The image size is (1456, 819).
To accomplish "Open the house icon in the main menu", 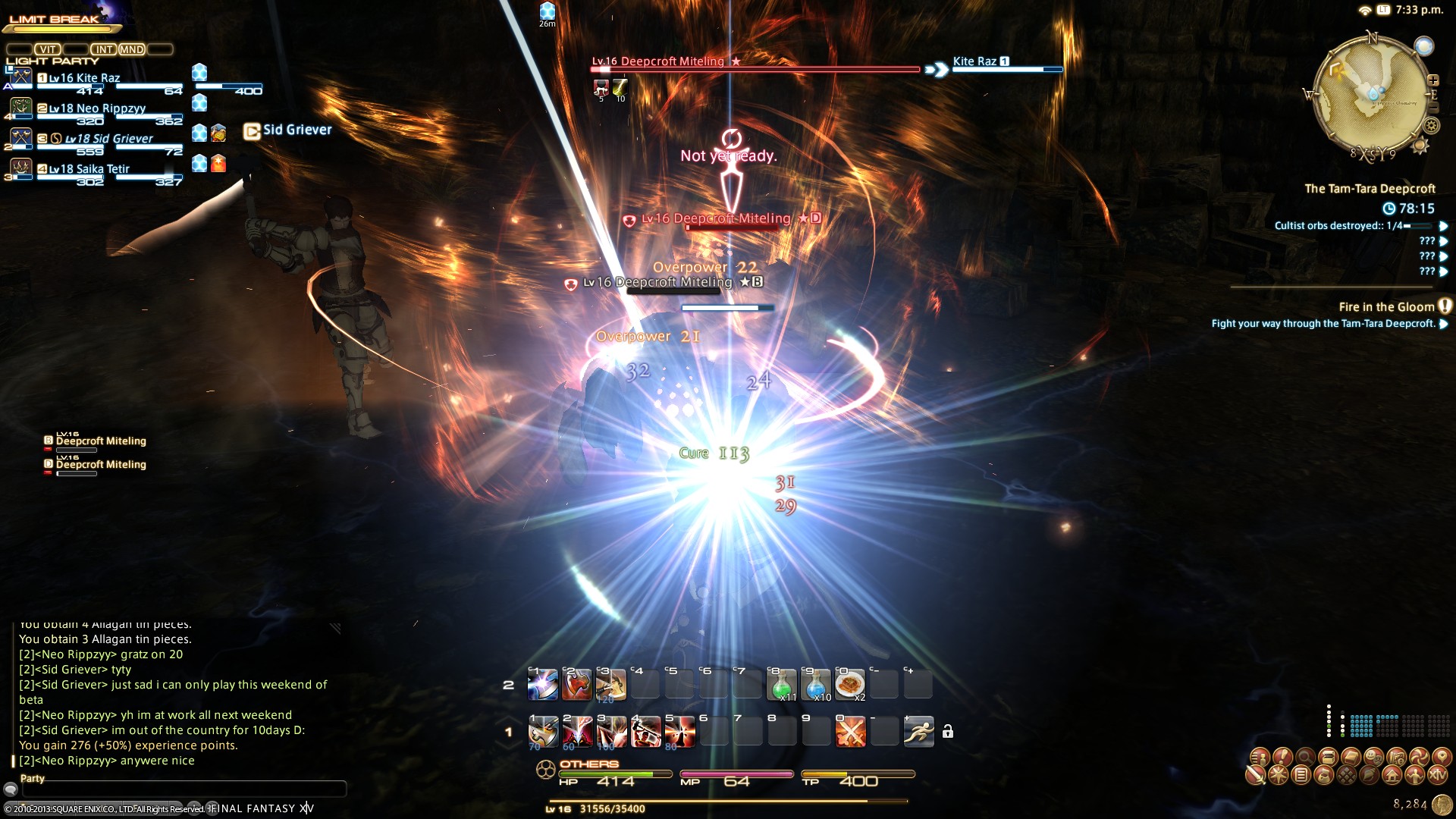I will (1392, 775).
